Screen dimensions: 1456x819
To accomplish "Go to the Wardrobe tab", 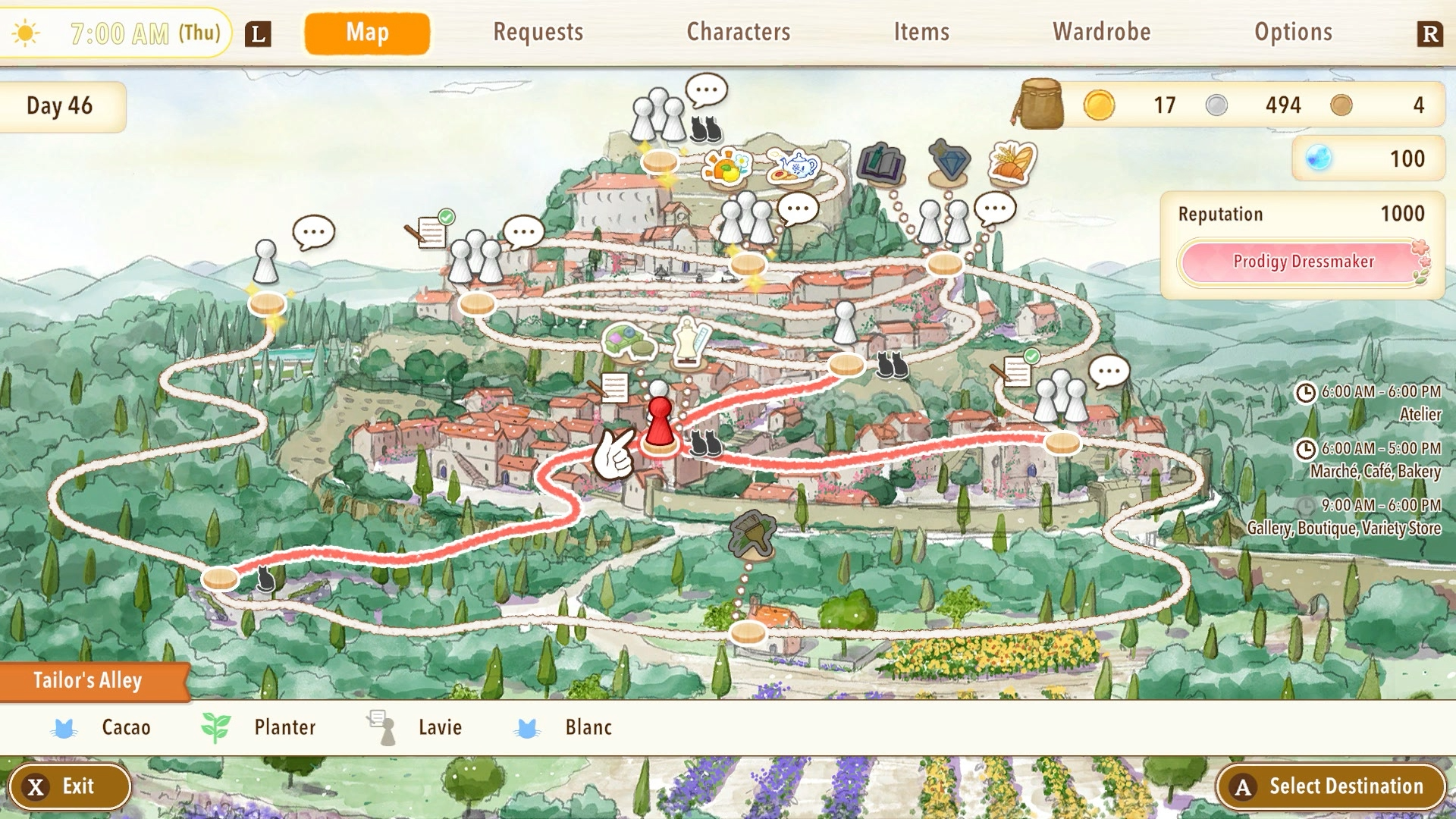I will (x=1101, y=32).
